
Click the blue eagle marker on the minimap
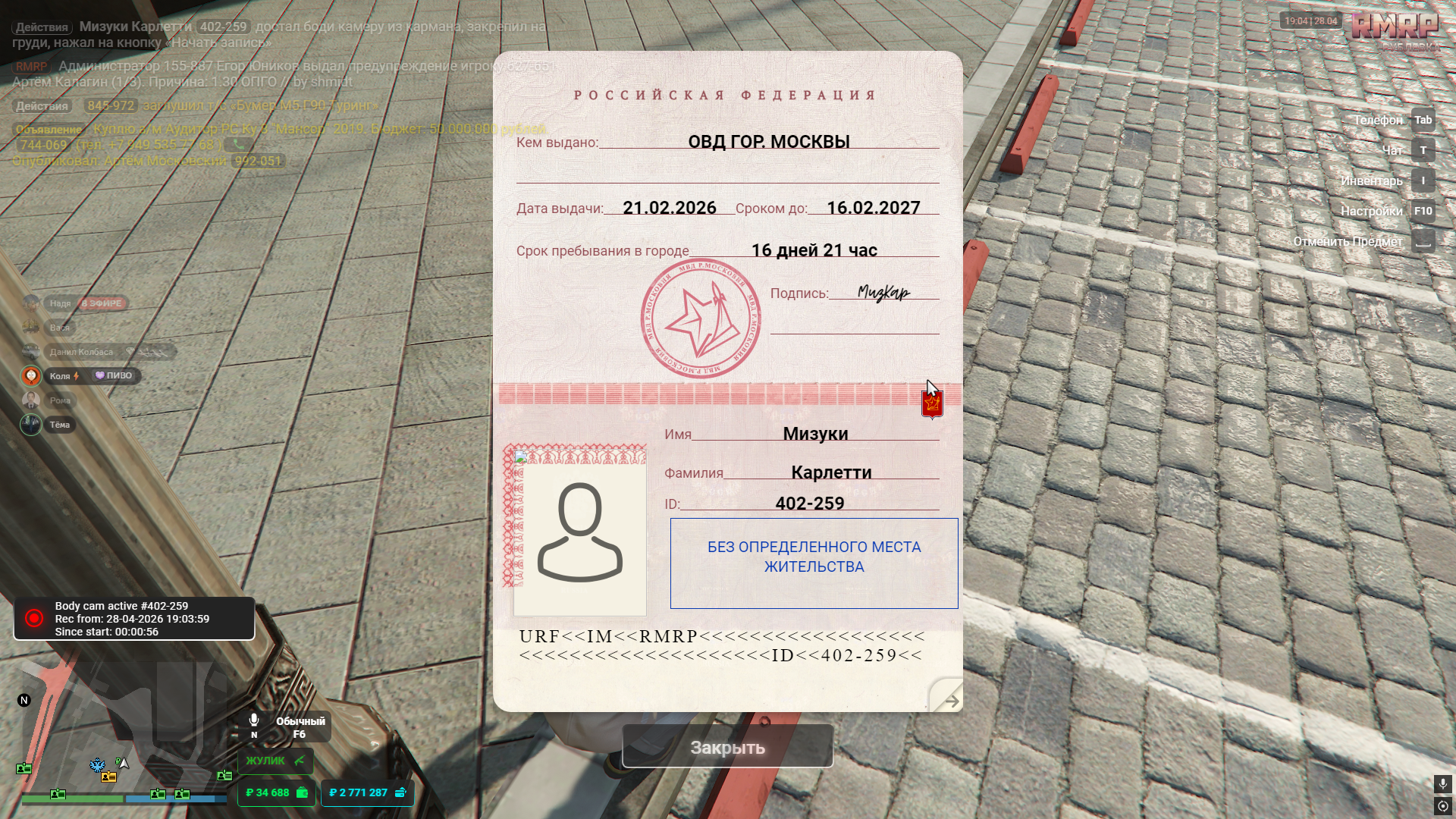(98, 764)
